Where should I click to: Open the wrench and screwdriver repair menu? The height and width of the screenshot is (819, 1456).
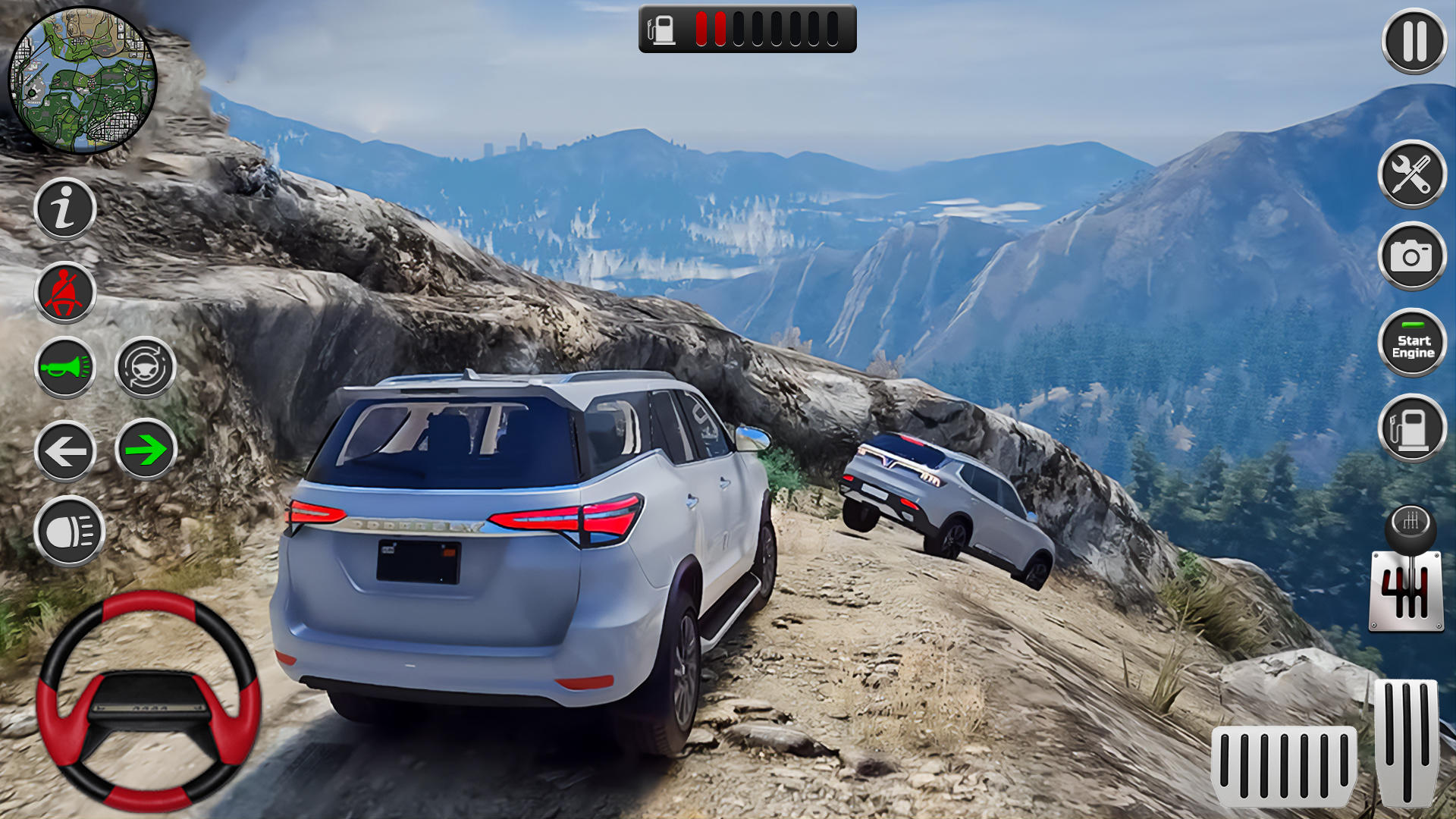tap(1411, 174)
